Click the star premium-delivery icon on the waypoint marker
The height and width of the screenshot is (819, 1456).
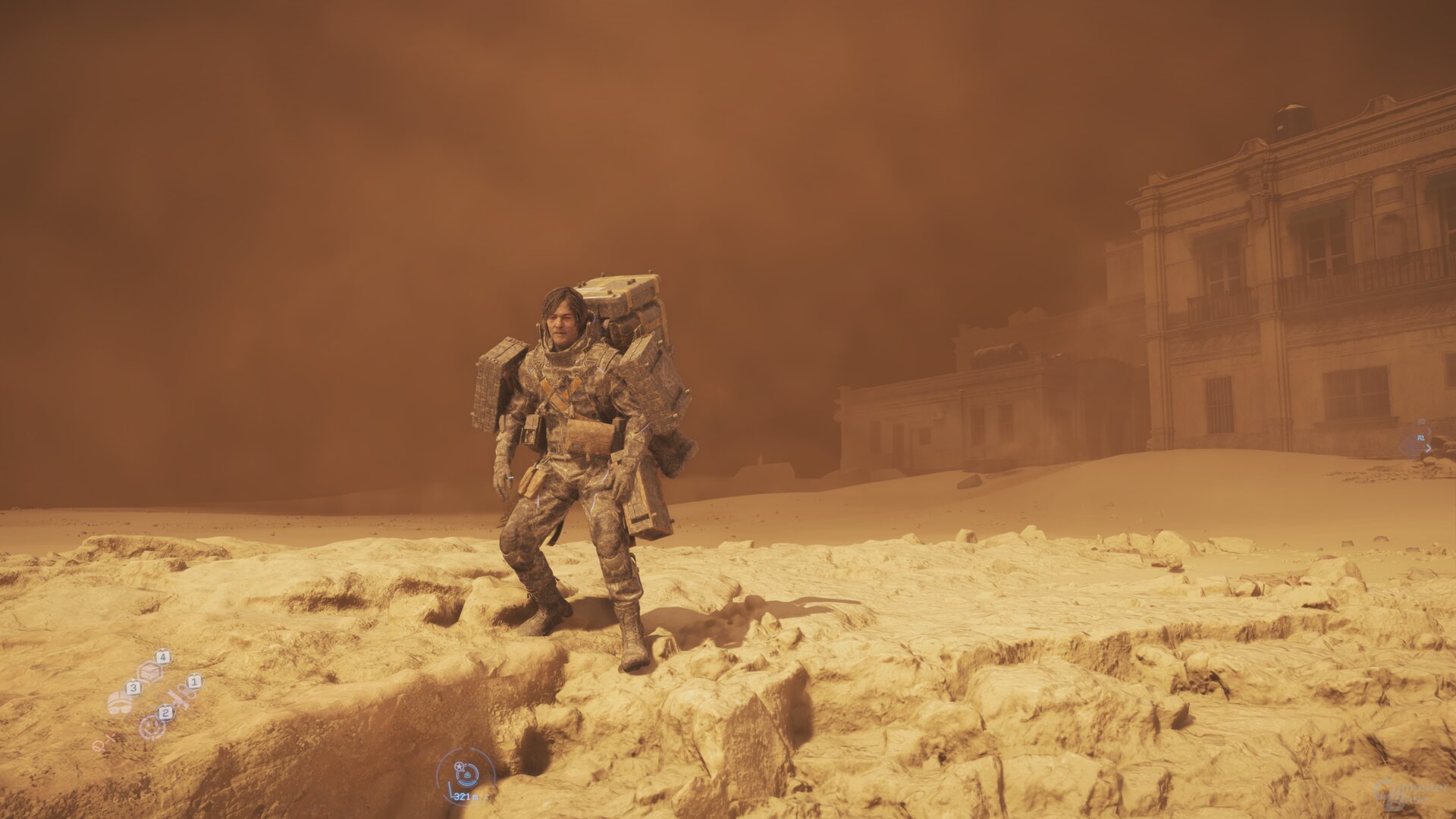click(x=459, y=767)
